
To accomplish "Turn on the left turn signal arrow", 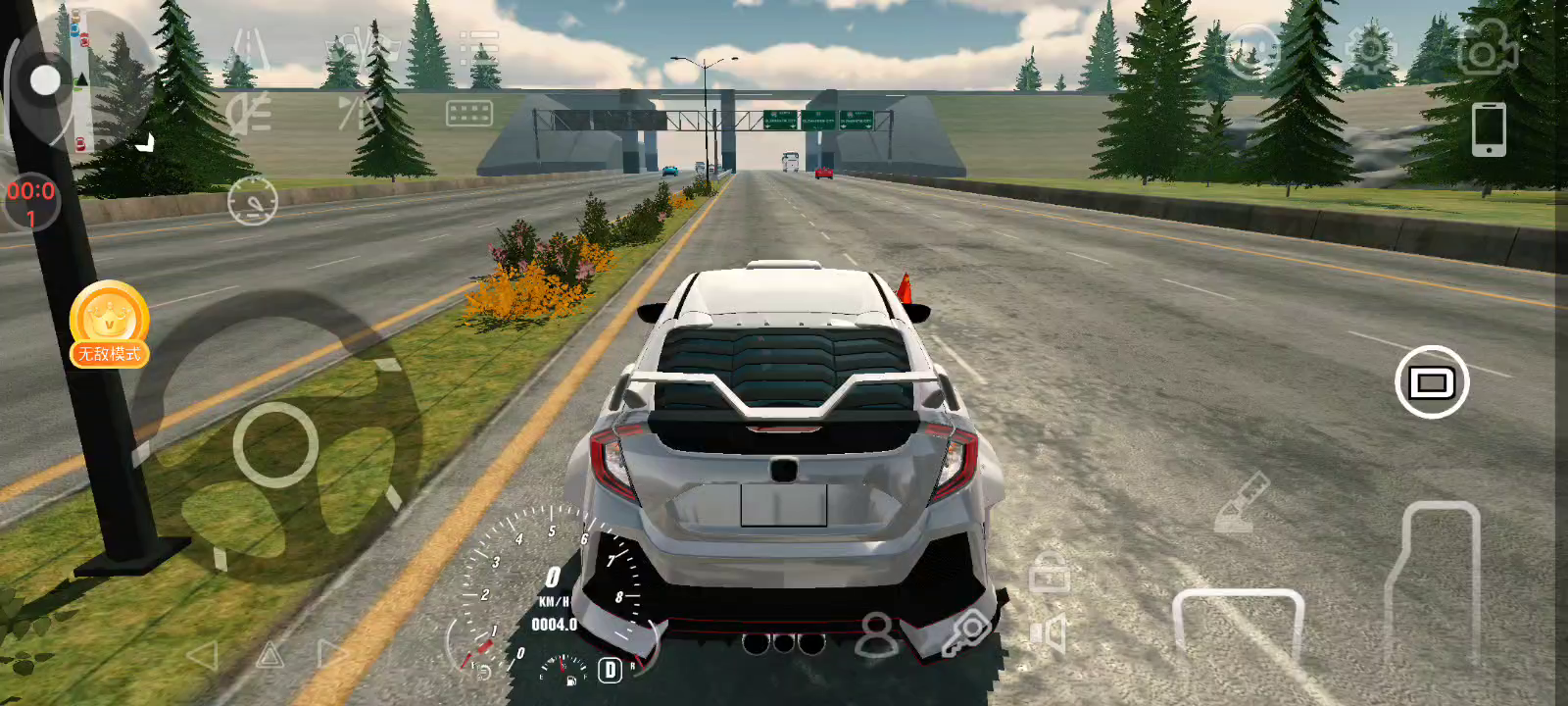I will click(x=202, y=655).
